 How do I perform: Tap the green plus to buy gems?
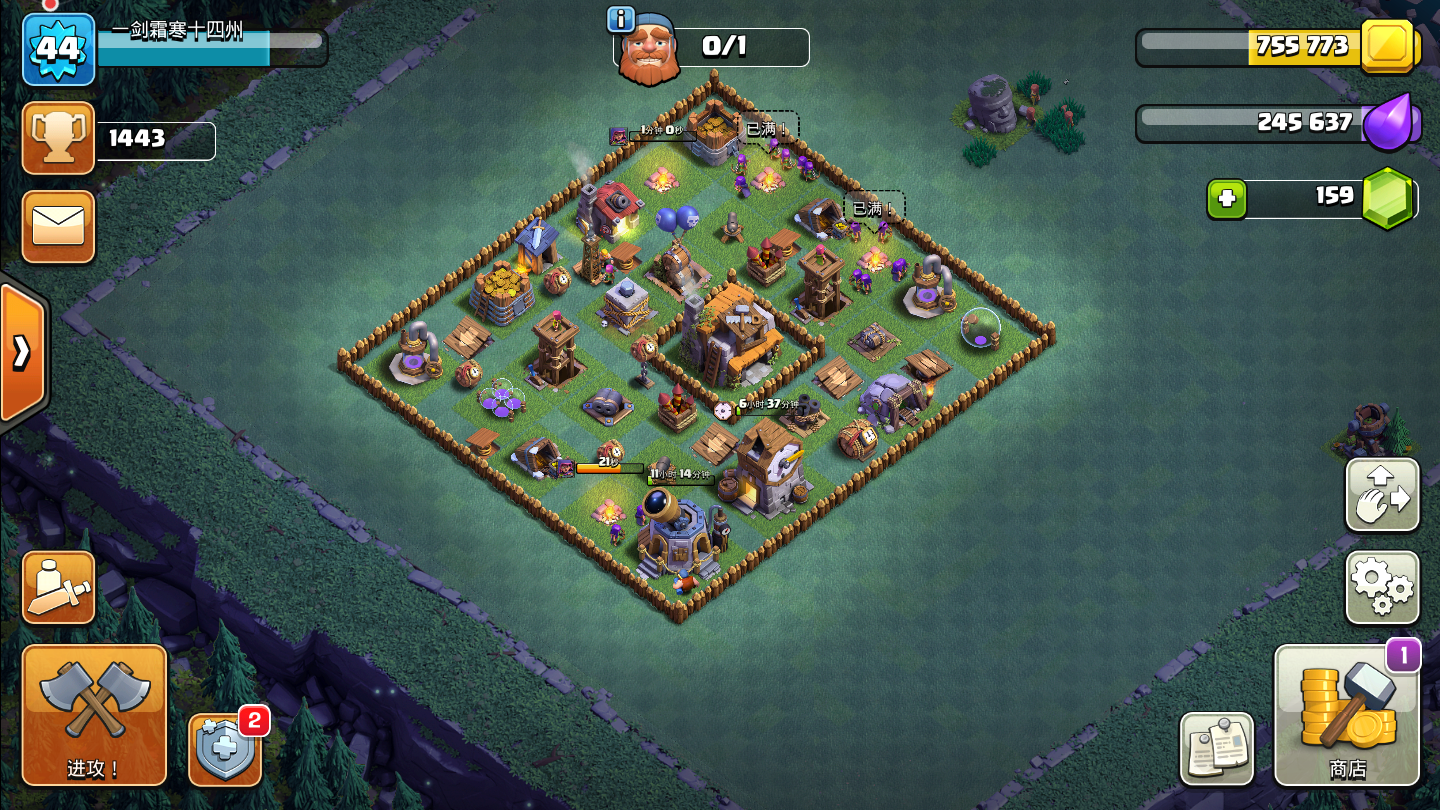[x=1227, y=199]
